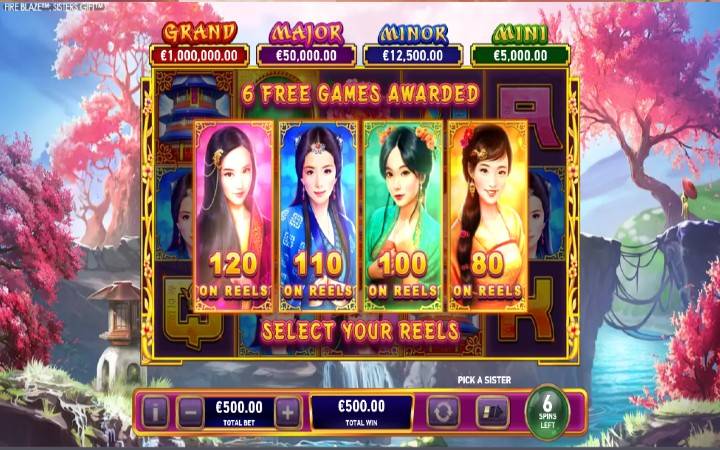The height and width of the screenshot is (450, 720).
Task: Click the green spins left button
Action: click(x=548, y=410)
